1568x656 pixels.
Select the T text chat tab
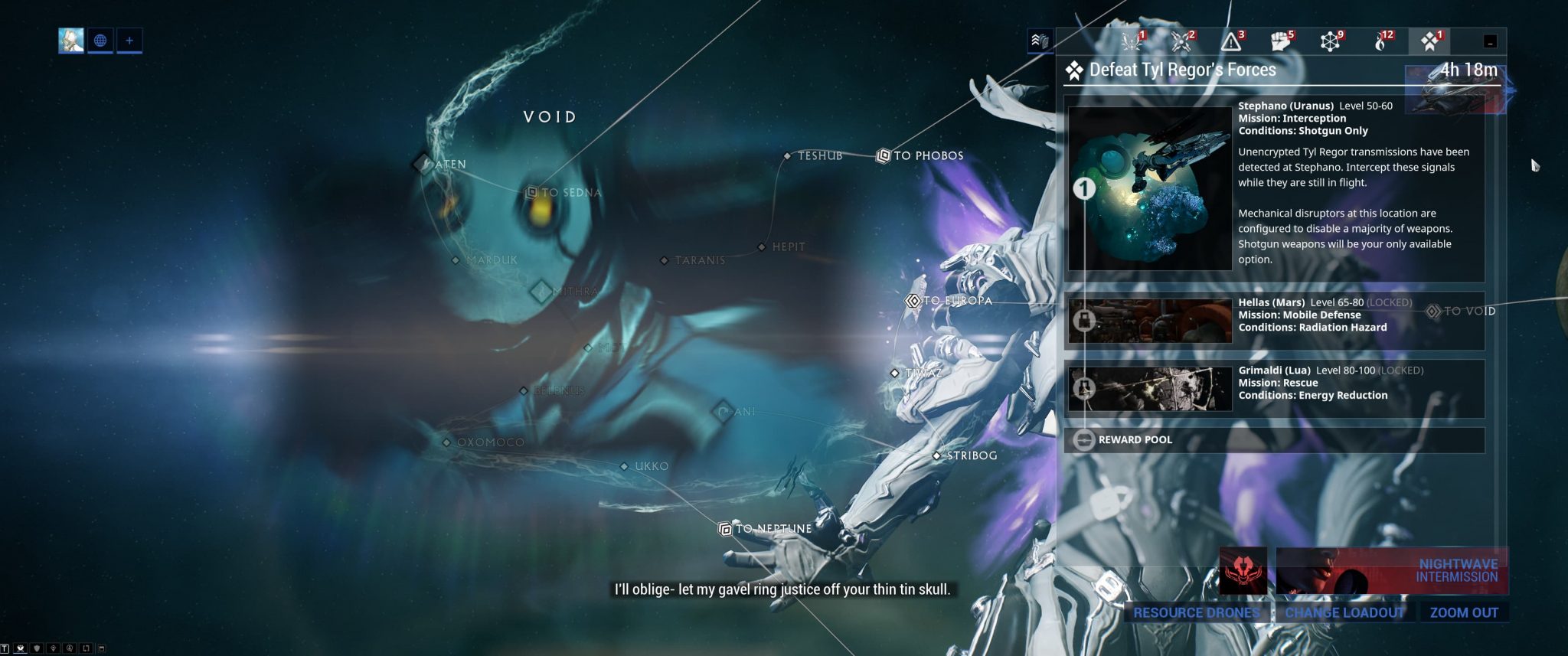pyautogui.click(x=5, y=648)
